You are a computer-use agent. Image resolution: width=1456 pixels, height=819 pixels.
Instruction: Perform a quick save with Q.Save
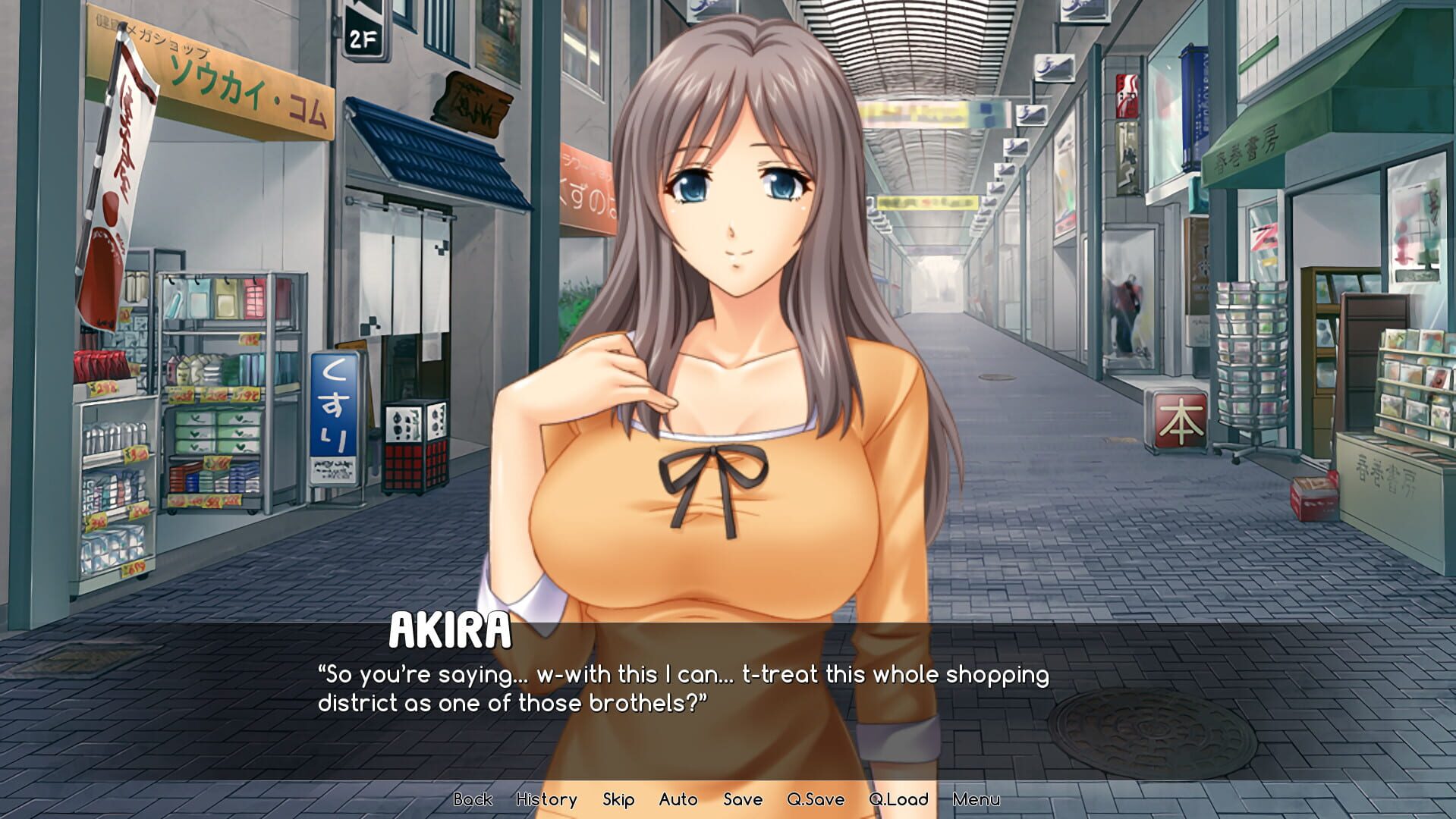coord(816,799)
